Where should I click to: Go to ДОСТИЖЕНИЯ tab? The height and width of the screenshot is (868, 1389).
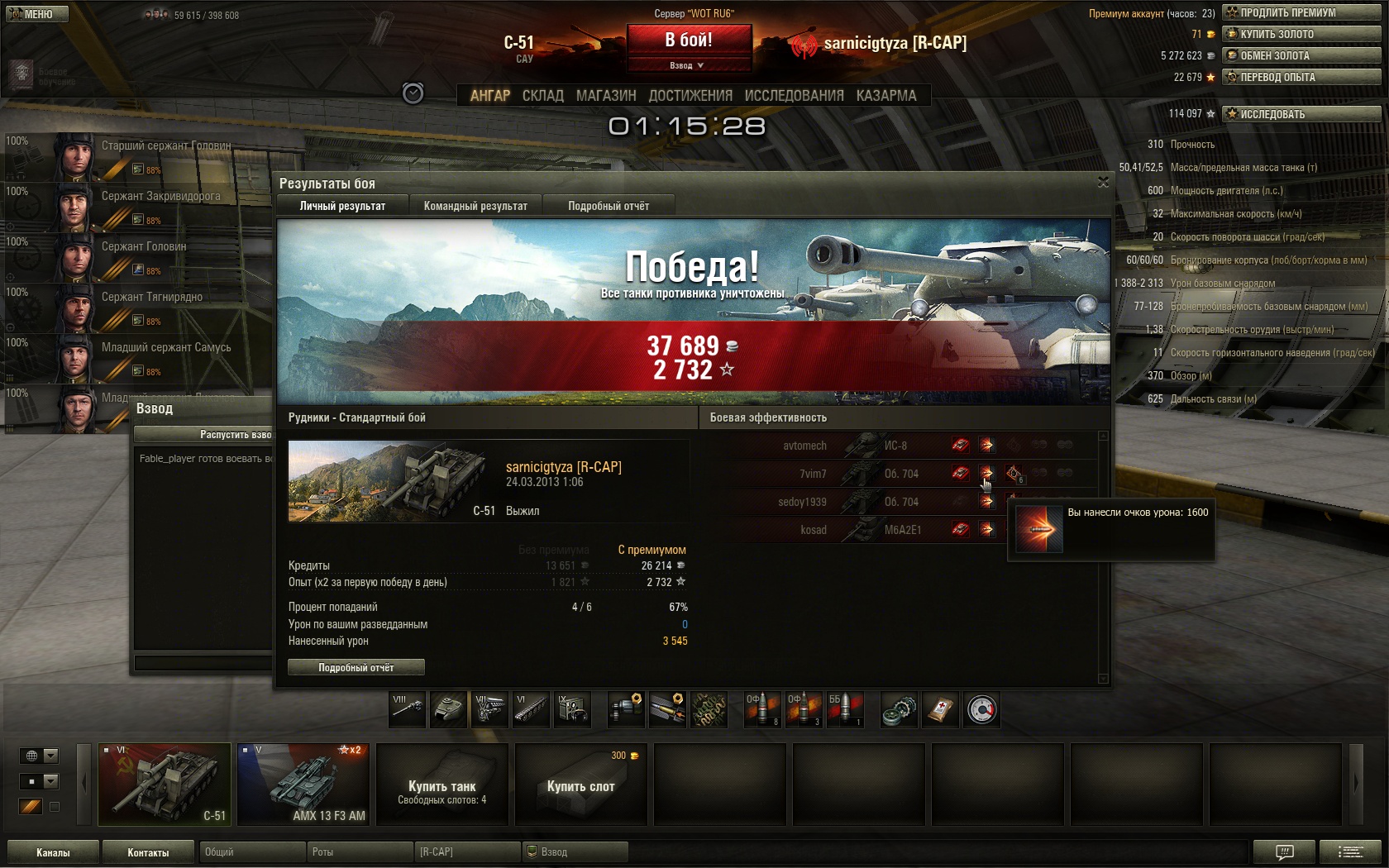pos(690,96)
